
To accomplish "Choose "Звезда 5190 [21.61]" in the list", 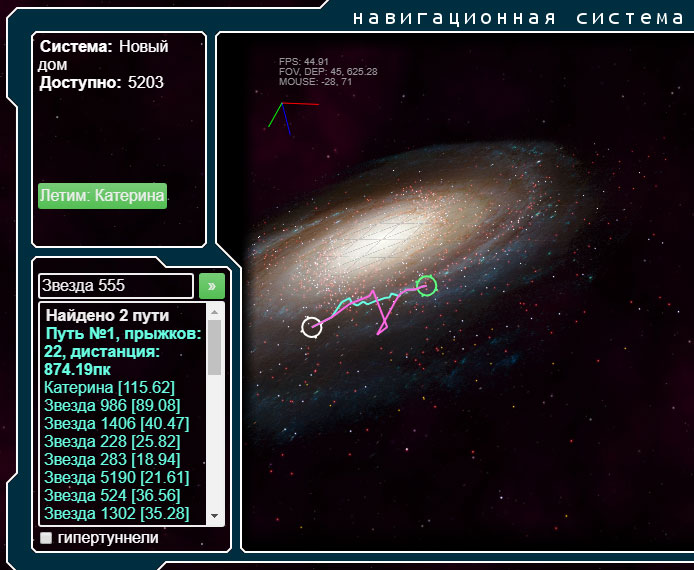I will click(116, 477).
